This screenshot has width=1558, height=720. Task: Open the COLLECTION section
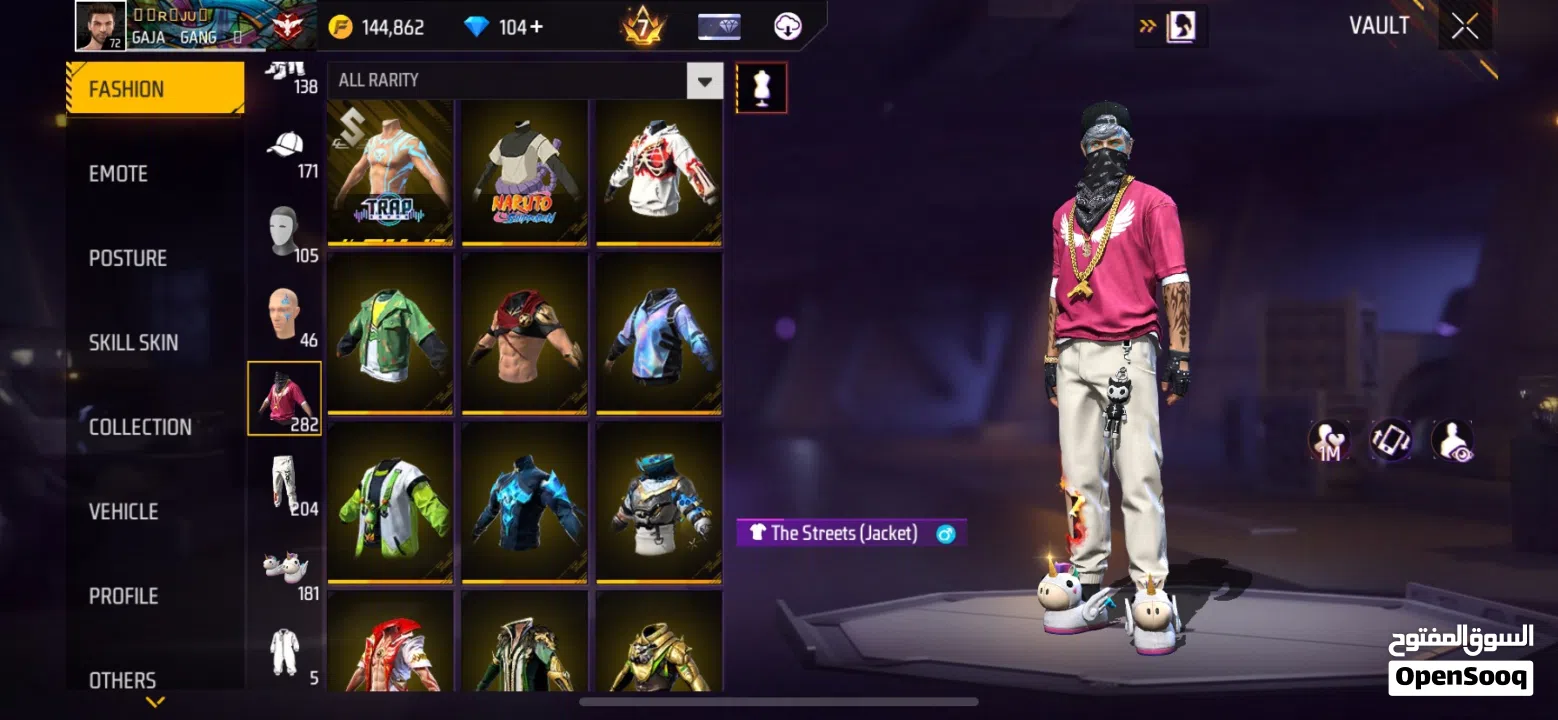(140, 426)
